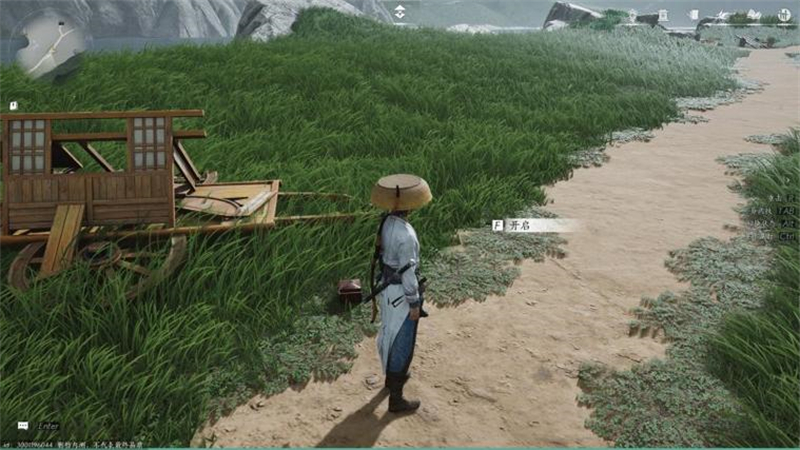The image size is (800, 450).
Task: Click the double-arrow compass toggle at top
Action: (400, 13)
